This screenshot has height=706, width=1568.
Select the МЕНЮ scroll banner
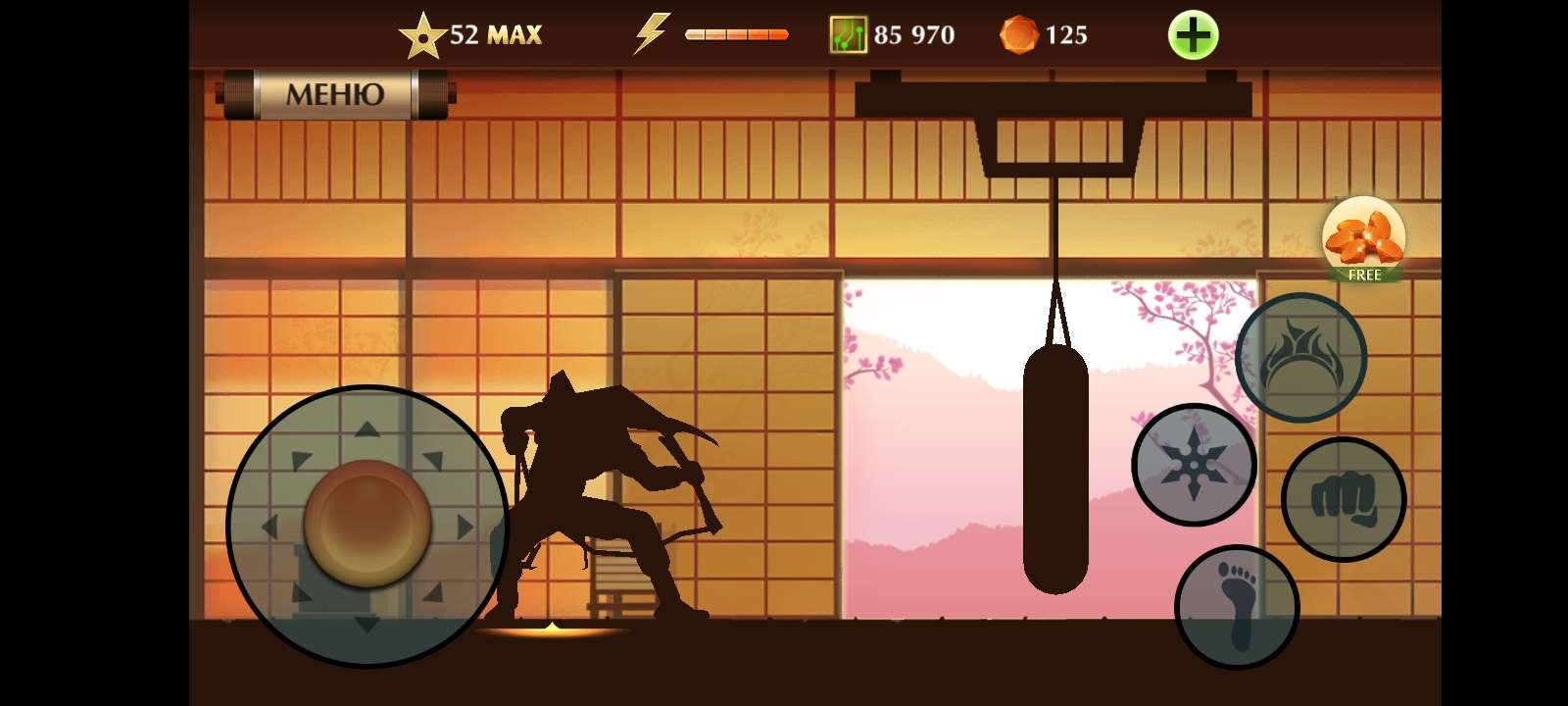pos(333,95)
